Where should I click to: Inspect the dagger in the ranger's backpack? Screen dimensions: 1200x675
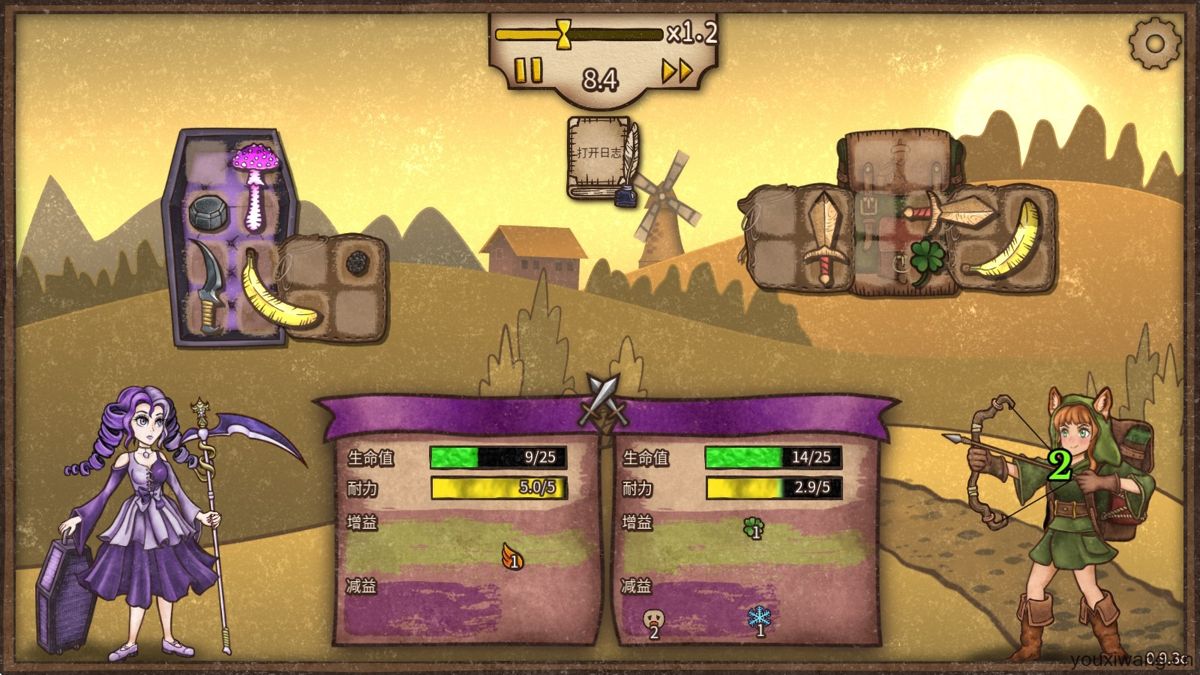[952, 211]
